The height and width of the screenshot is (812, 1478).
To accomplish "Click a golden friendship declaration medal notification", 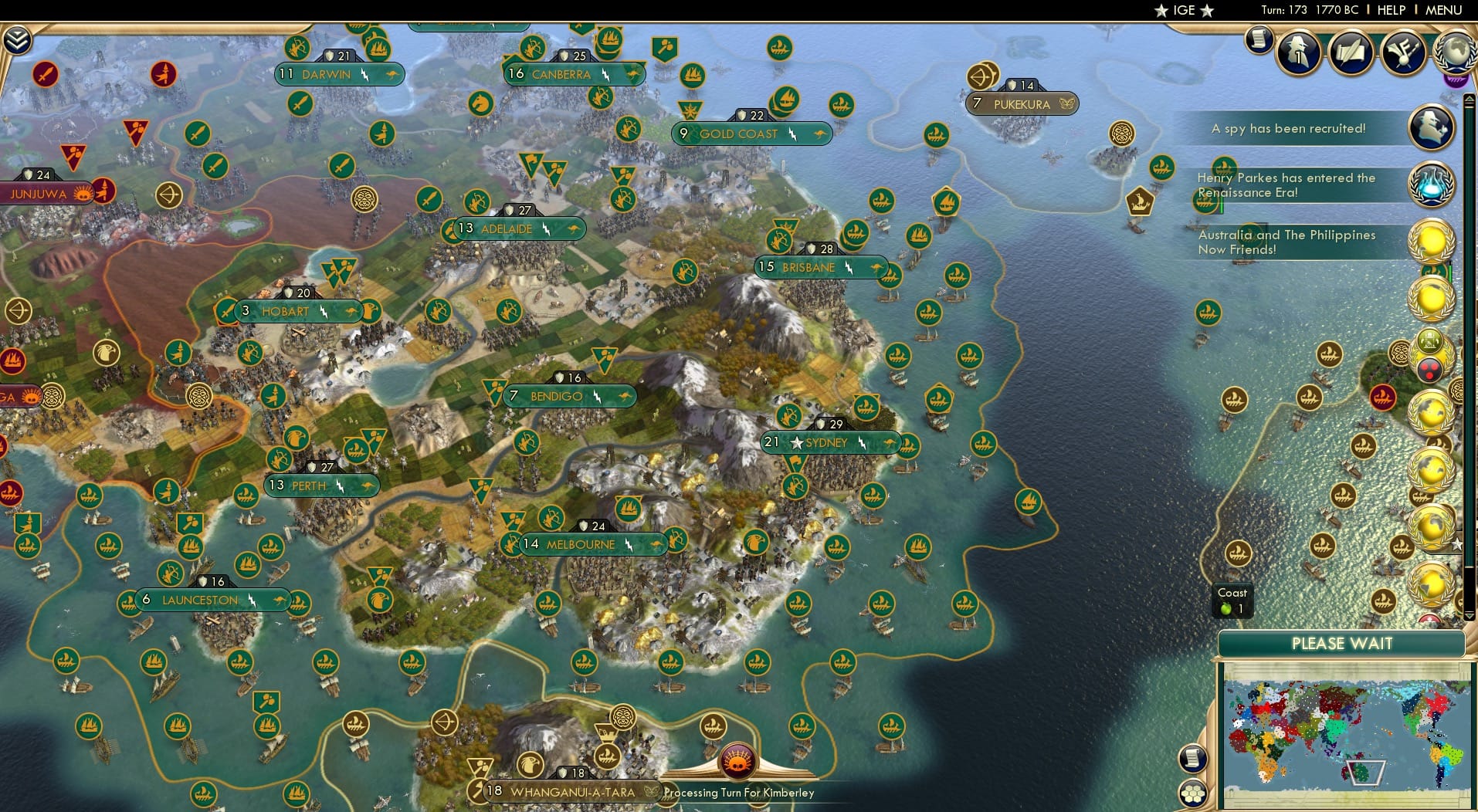I will click(1431, 298).
